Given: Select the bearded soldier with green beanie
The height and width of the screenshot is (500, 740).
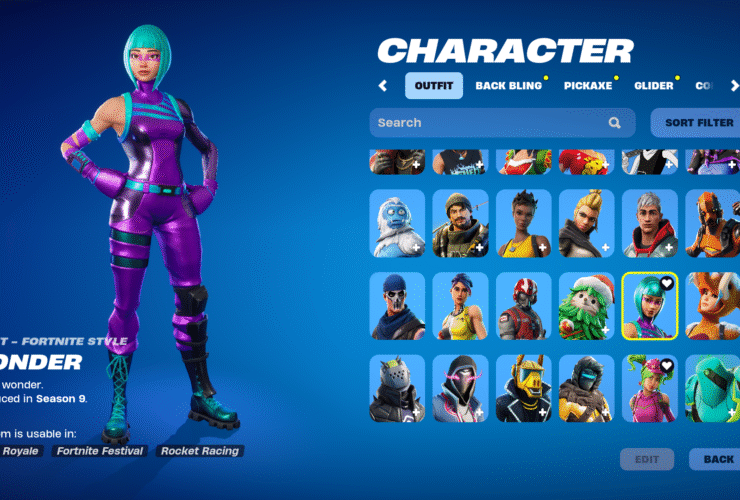Looking at the screenshot, I should 461,223.
